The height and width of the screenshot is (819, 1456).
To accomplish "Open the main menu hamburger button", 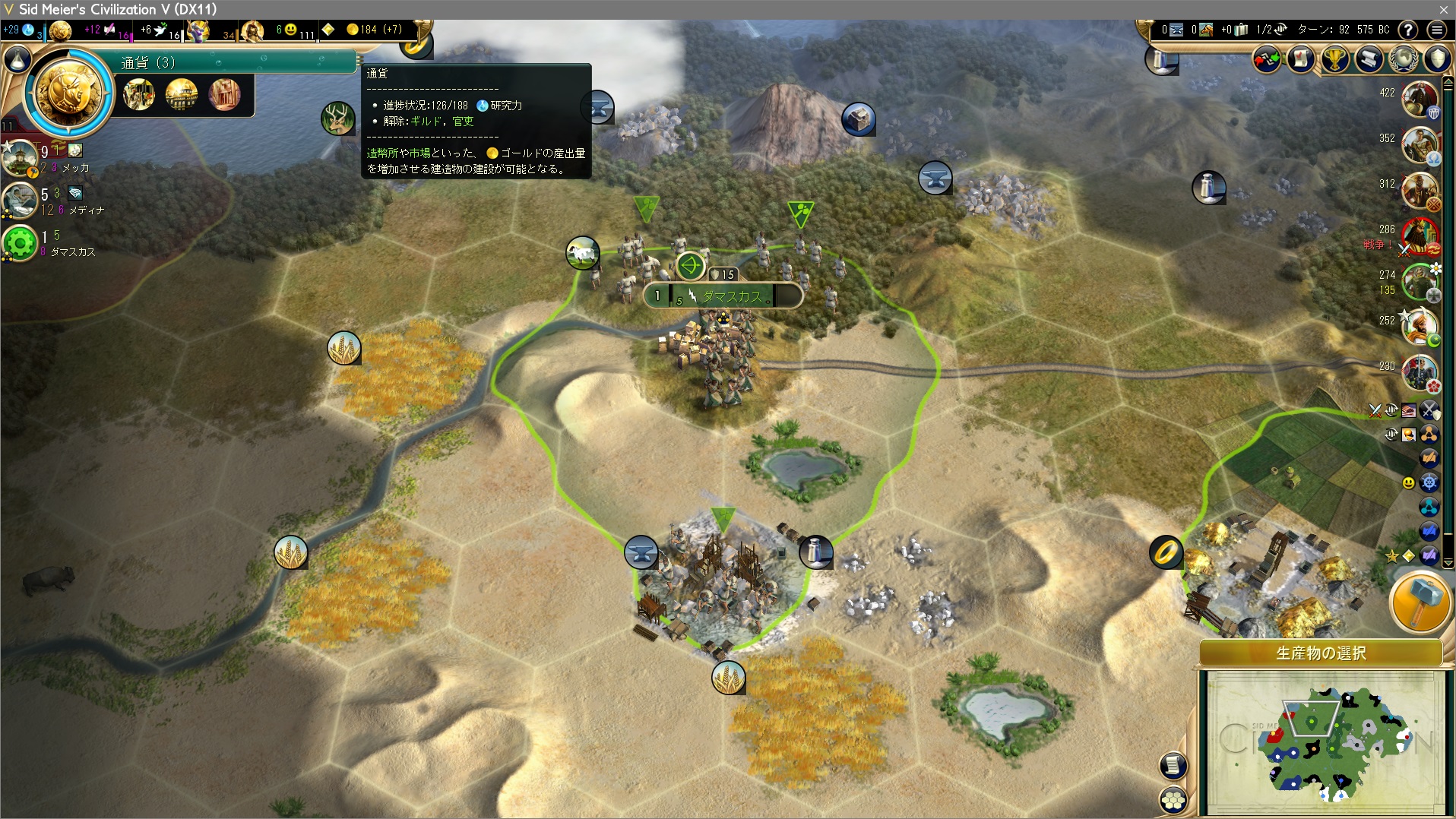I will [x=1436, y=30].
